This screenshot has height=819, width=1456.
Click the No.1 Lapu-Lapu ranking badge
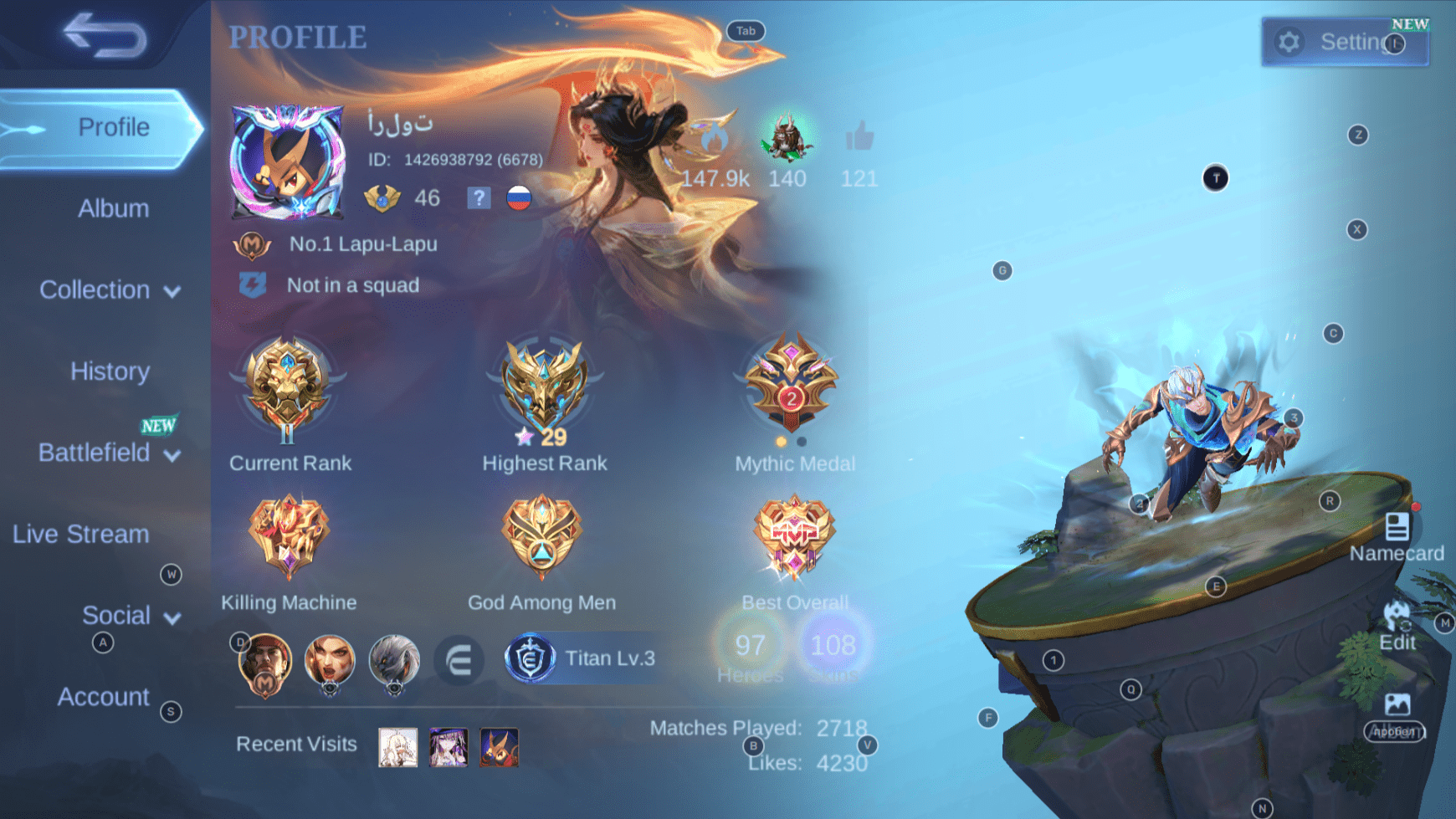(x=251, y=244)
